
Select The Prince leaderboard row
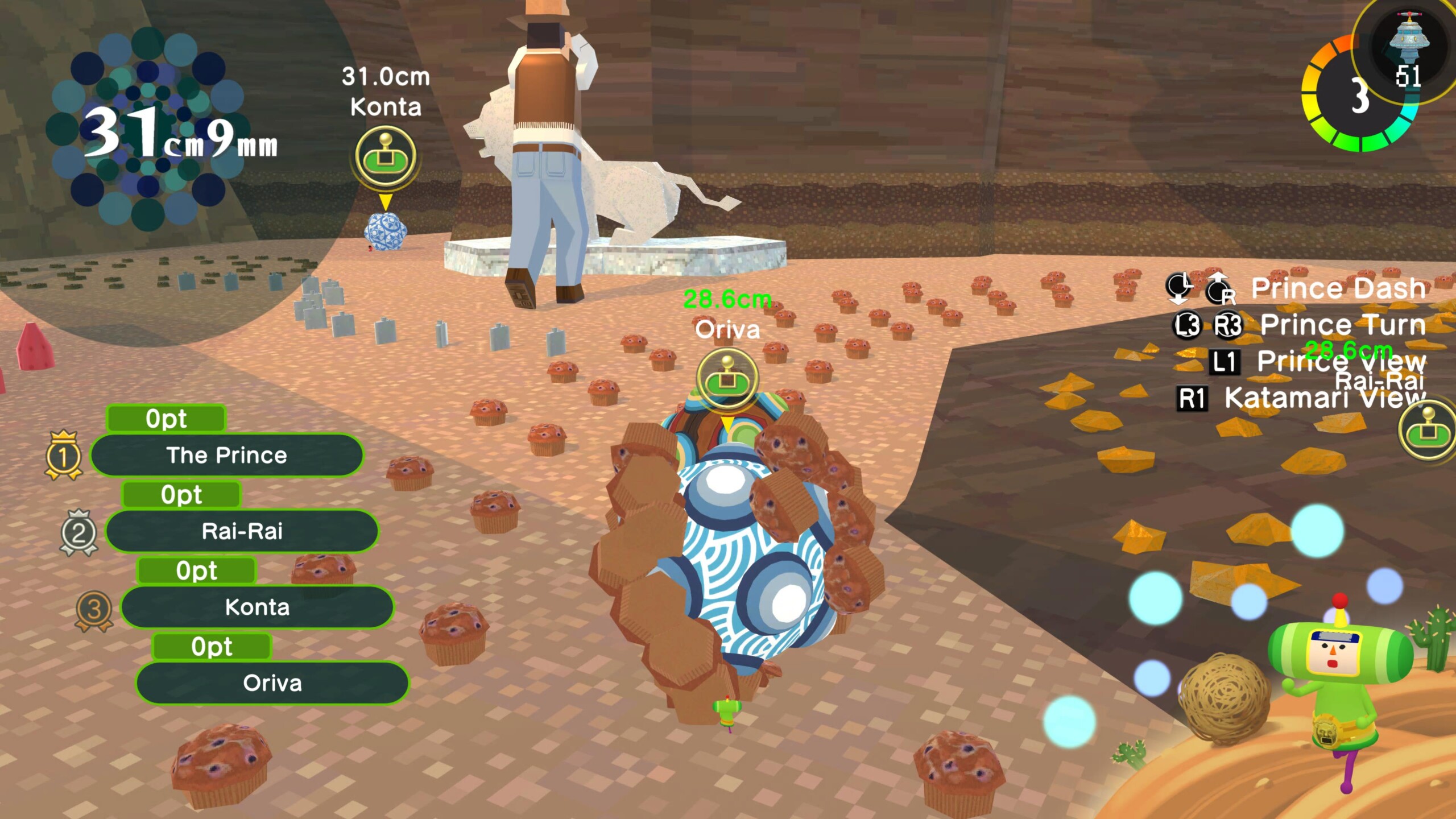(226, 456)
